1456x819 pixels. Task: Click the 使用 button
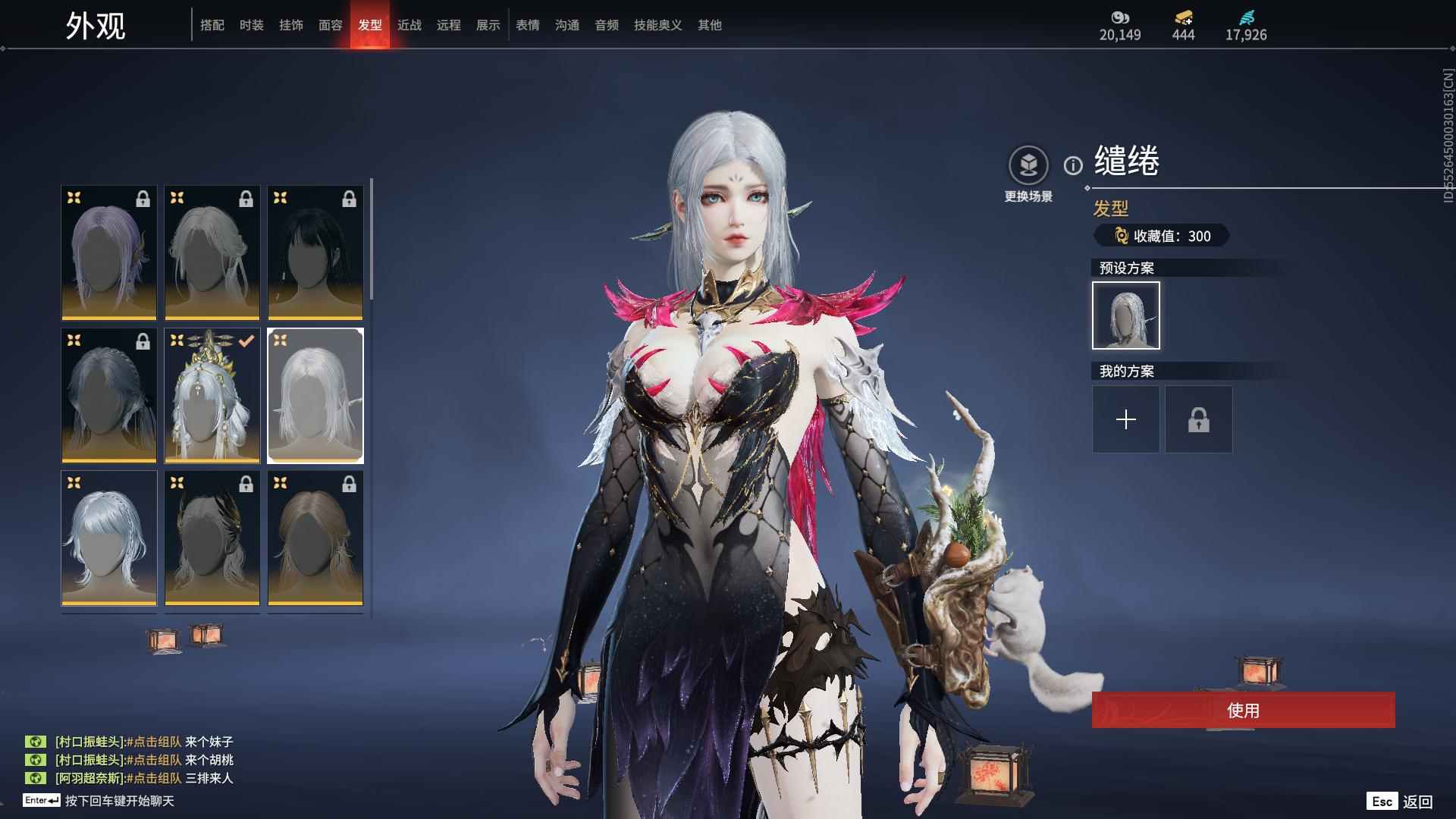click(1243, 711)
